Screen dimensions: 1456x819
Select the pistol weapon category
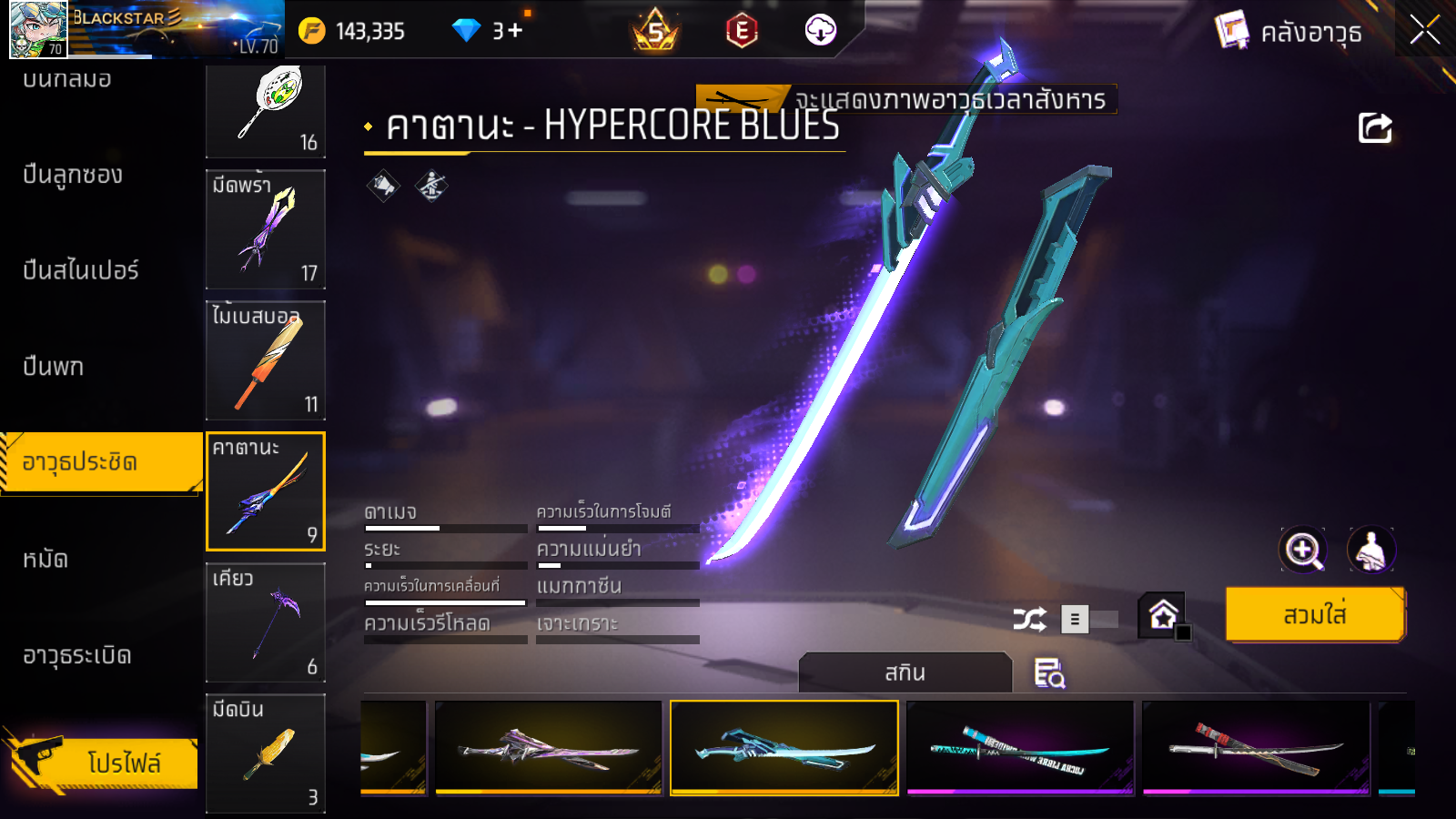pyautogui.click(x=54, y=367)
